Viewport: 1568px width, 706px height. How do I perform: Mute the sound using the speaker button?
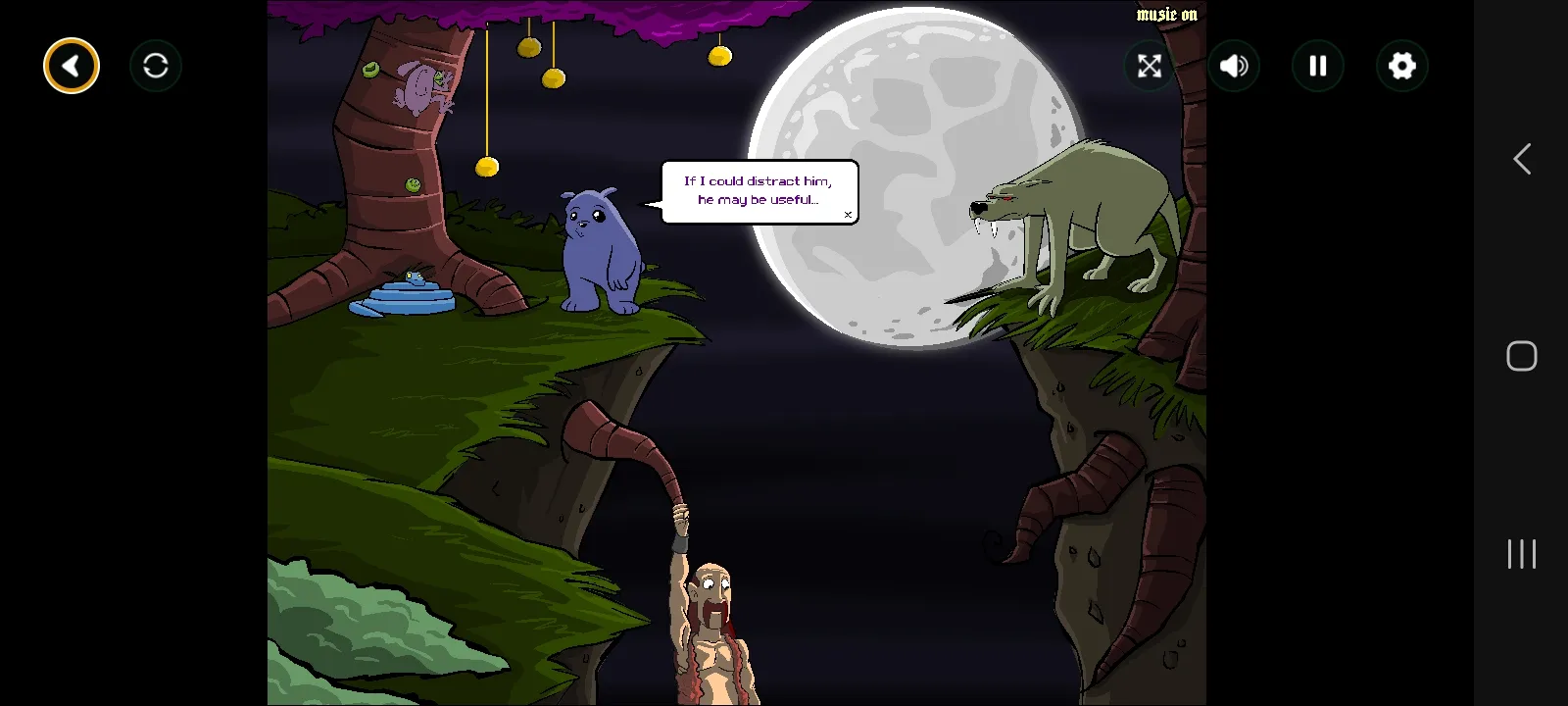pyautogui.click(x=1234, y=66)
